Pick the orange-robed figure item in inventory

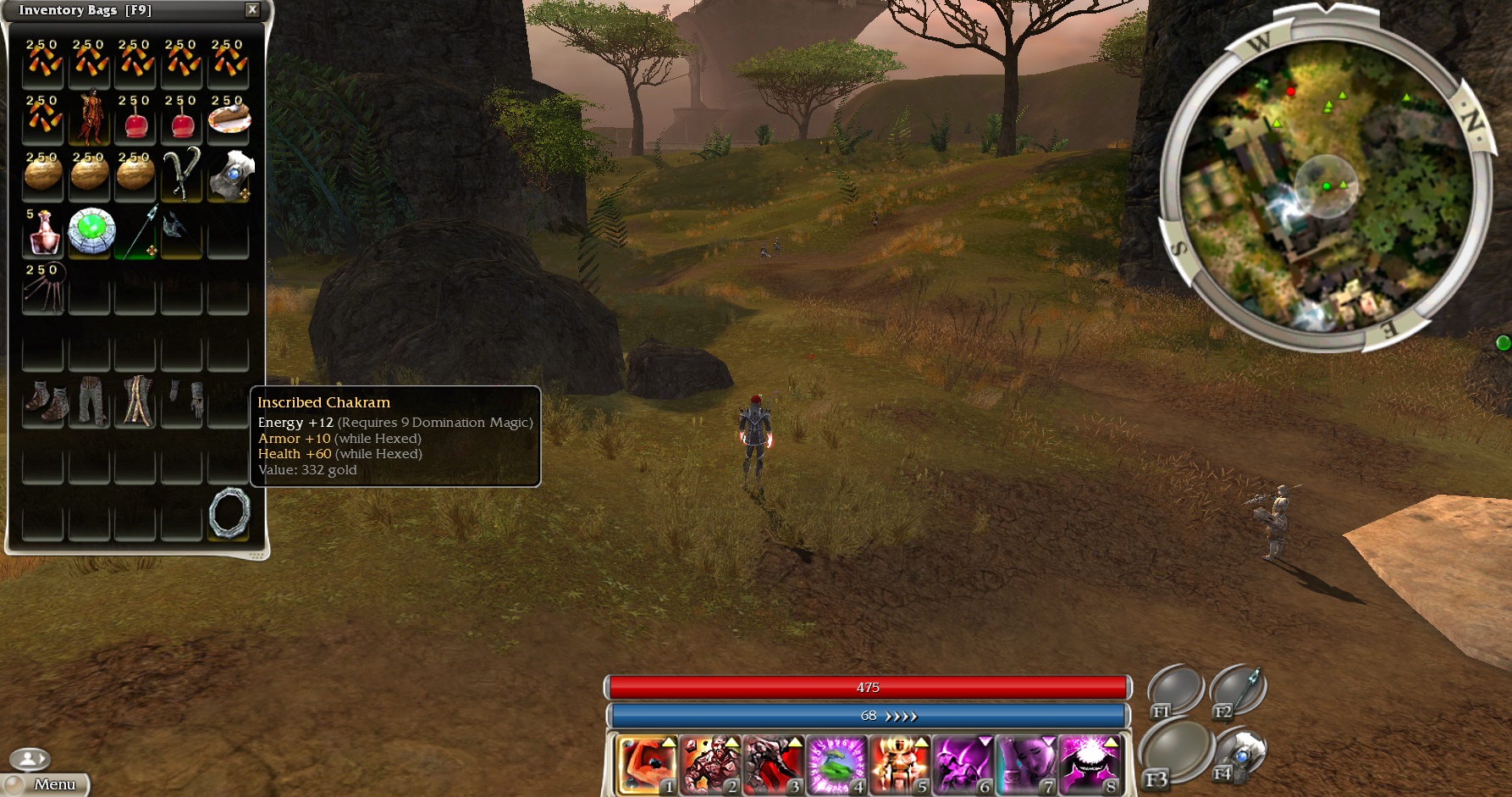pos(90,119)
